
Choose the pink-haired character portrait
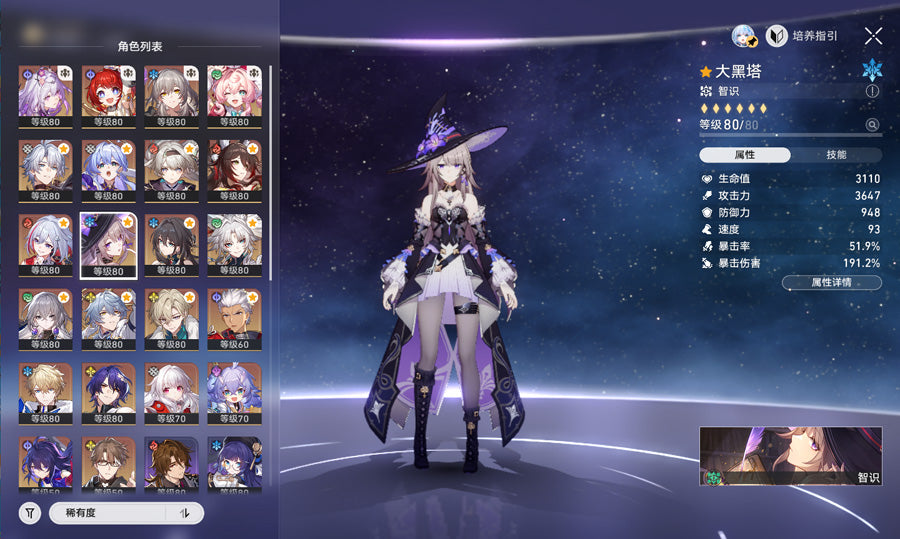tap(233, 97)
